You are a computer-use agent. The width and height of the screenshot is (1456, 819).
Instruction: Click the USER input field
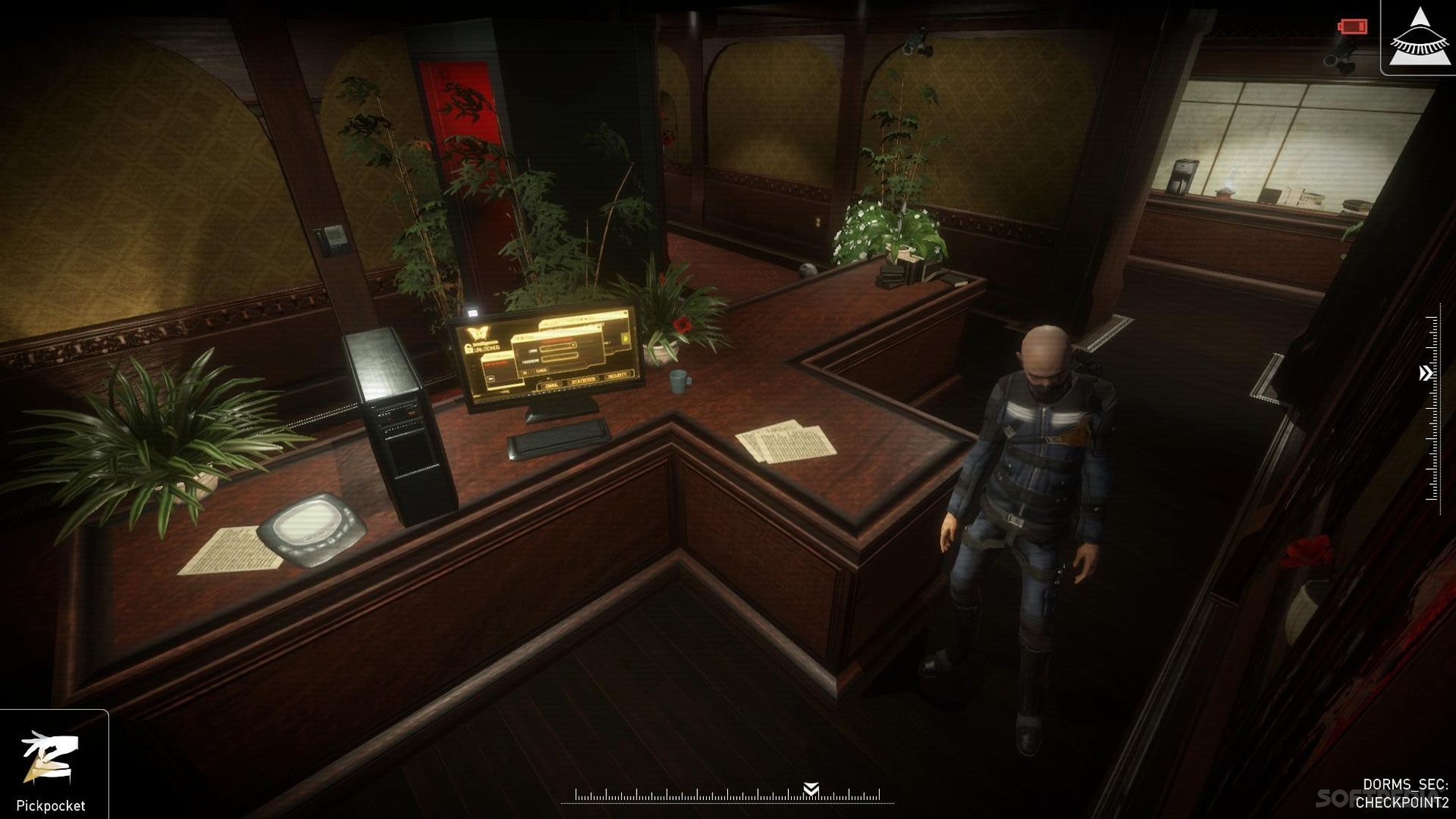pos(558,348)
